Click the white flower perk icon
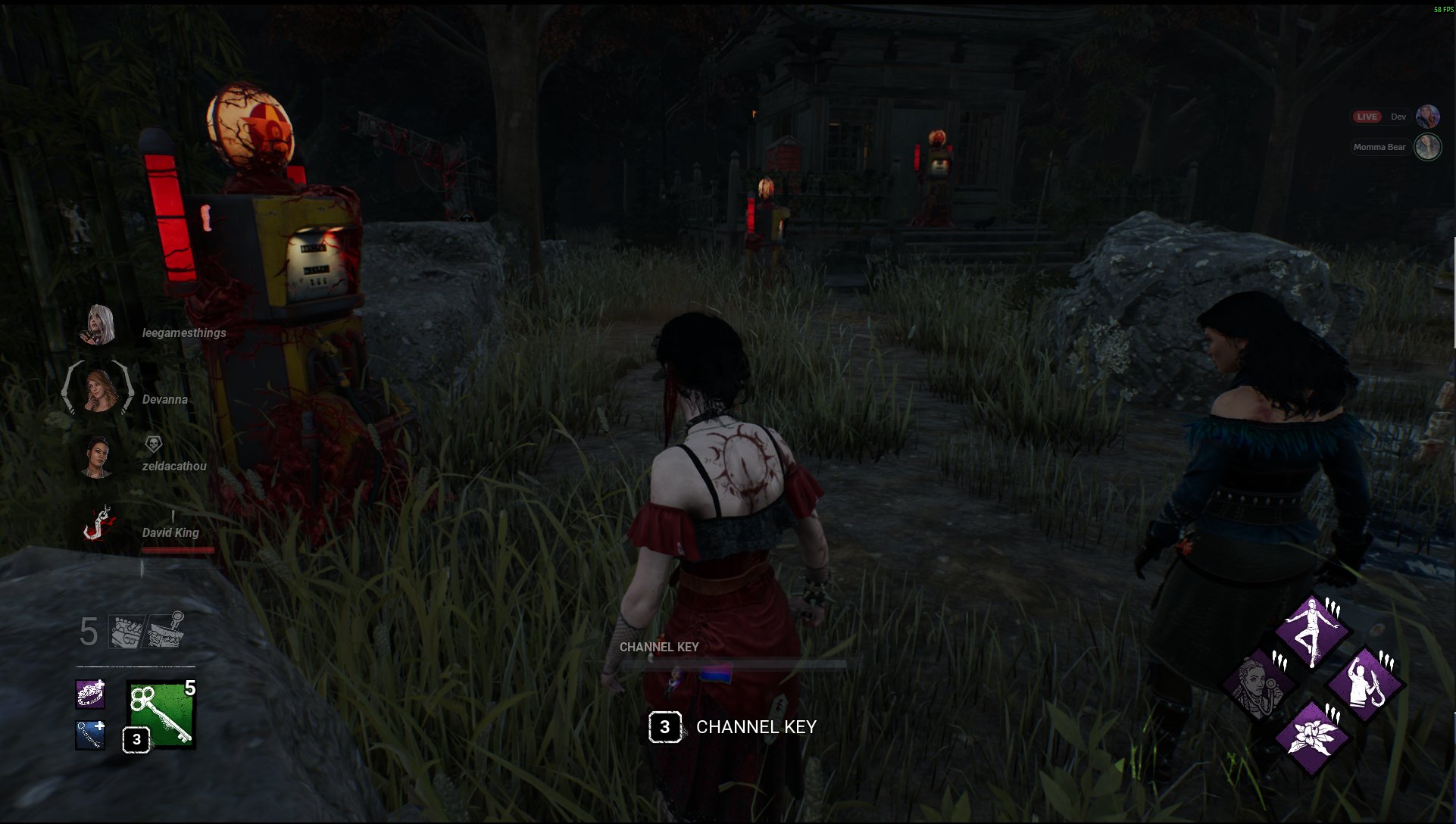1456x824 pixels. [x=1312, y=736]
